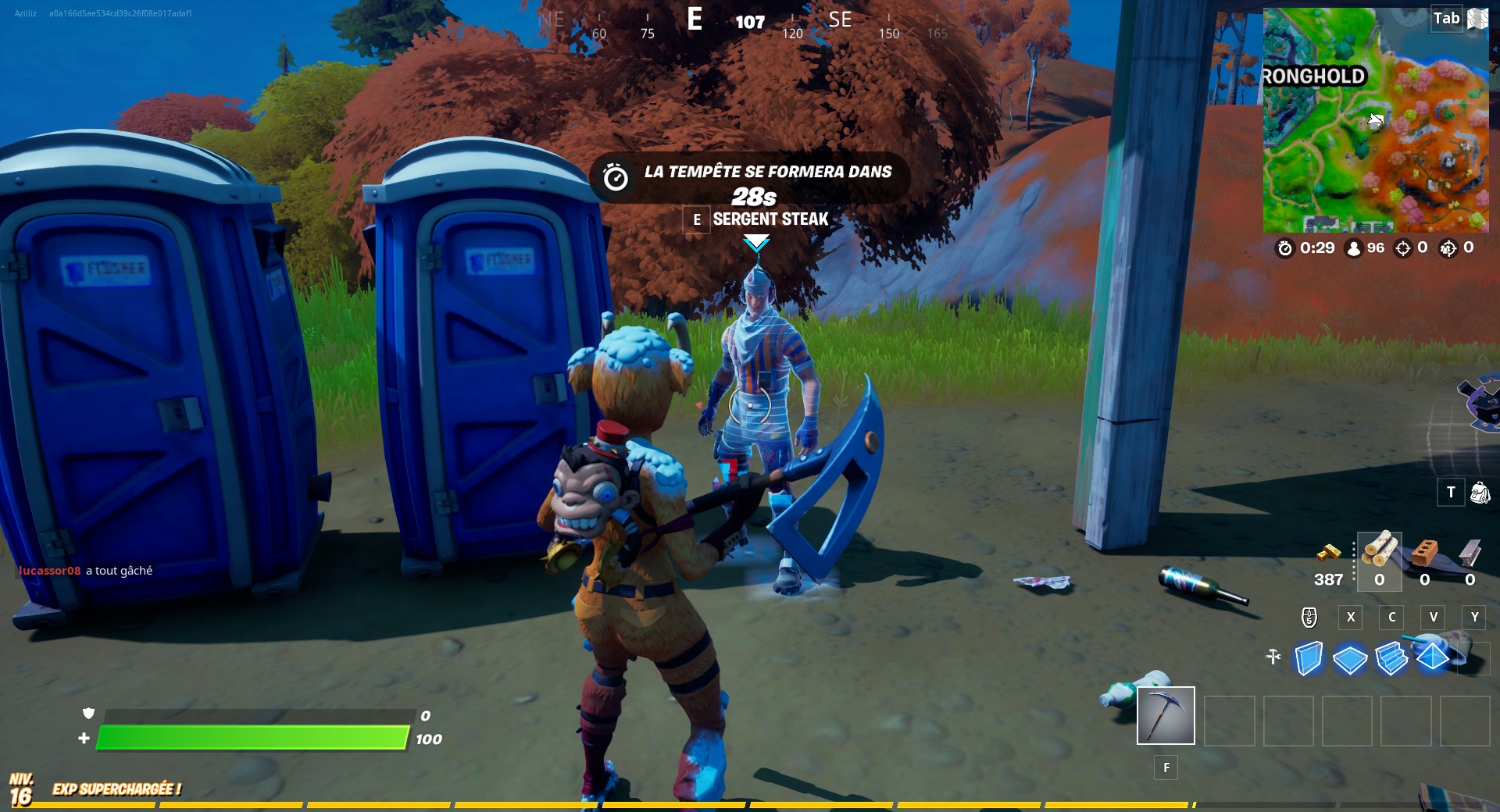Click the E prompt to talk to Sergent Steak
The height and width of the screenshot is (812, 1500).
[x=697, y=219]
